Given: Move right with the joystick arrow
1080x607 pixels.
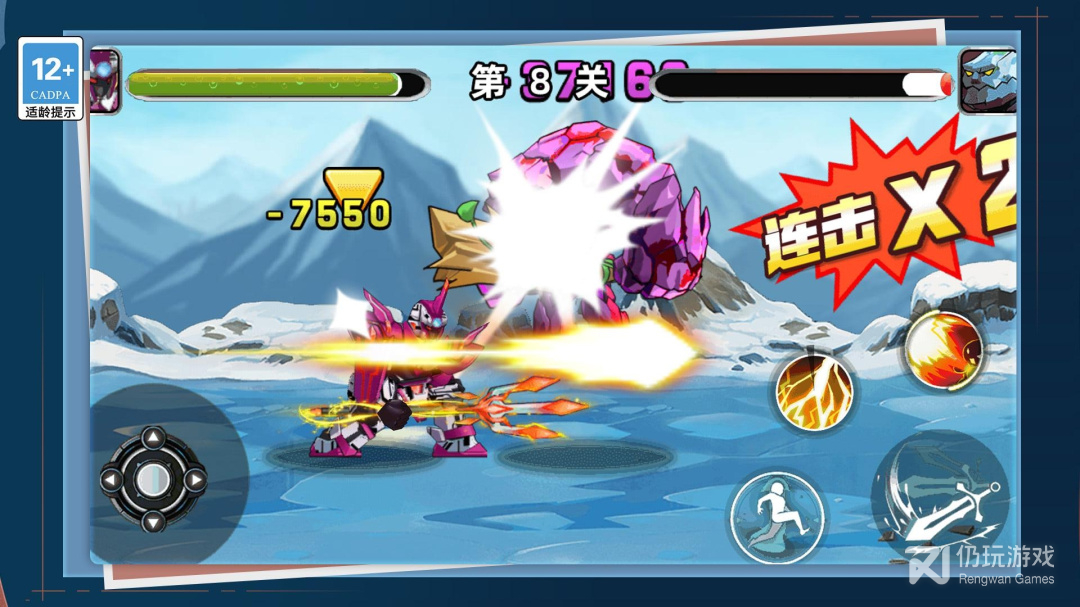Looking at the screenshot, I should [194, 480].
